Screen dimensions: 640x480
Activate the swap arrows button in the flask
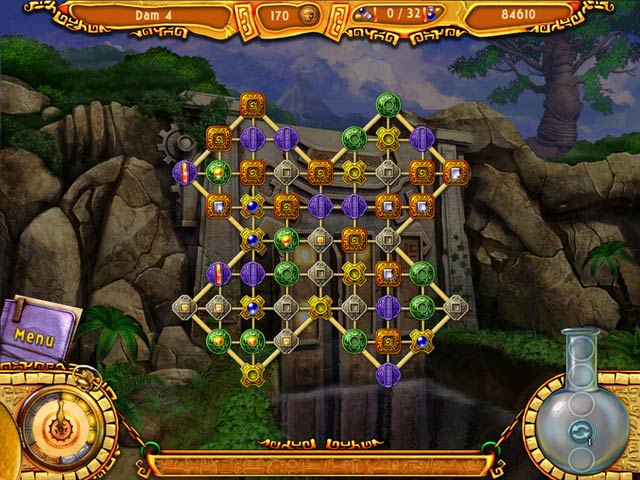coord(581,432)
